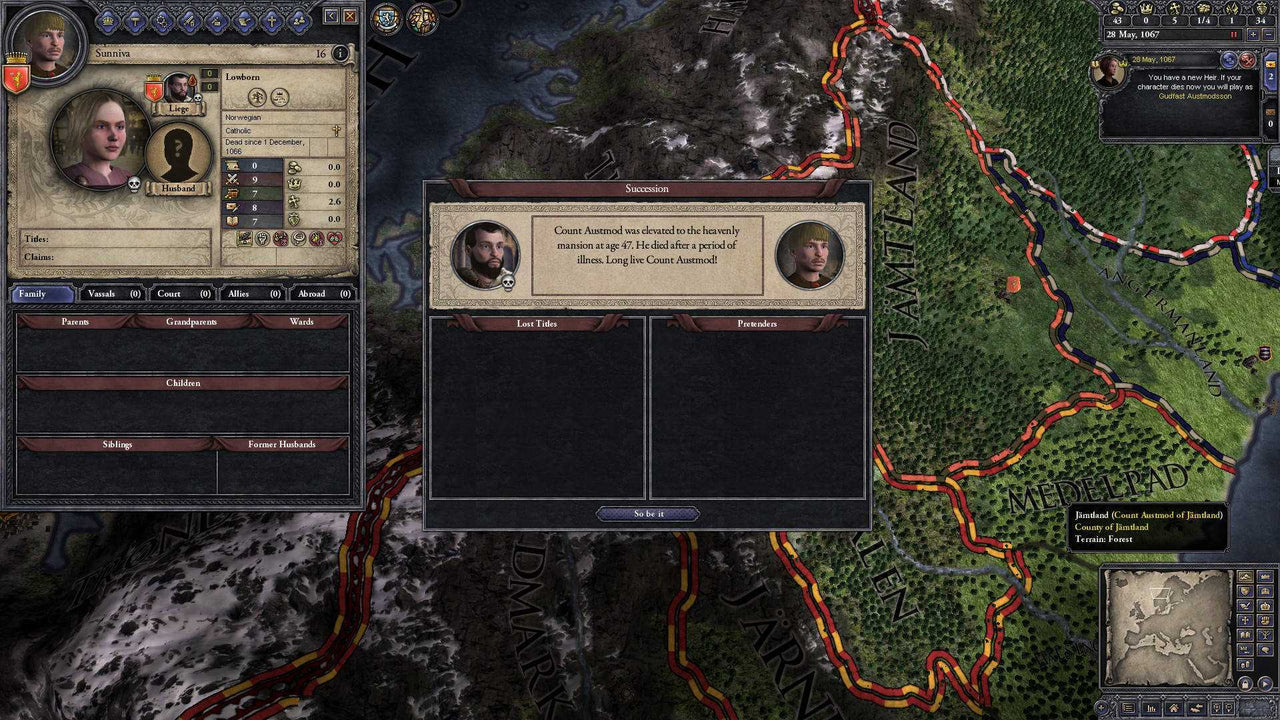Open the Military screen with crossed swords icon
The image size is (1280, 720).
click(190, 21)
